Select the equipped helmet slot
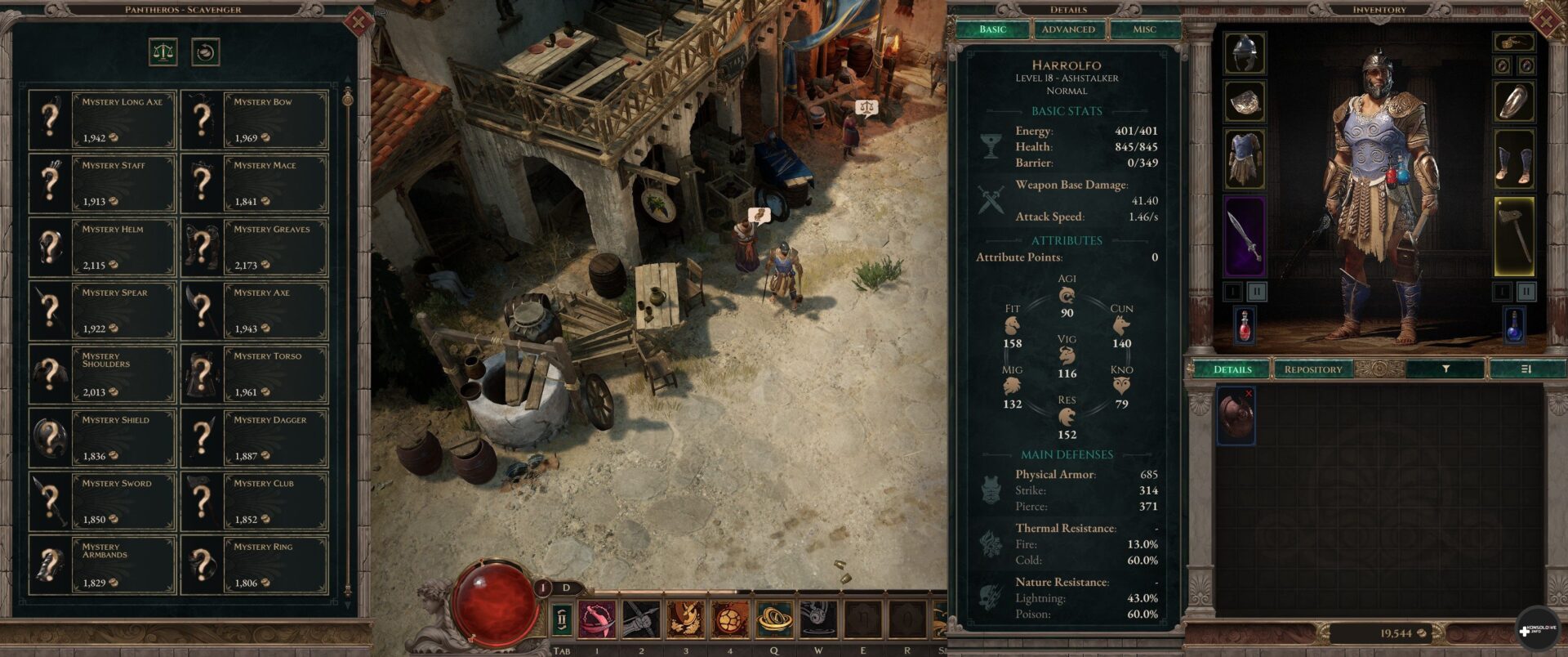The image size is (1568, 657). 1245,53
